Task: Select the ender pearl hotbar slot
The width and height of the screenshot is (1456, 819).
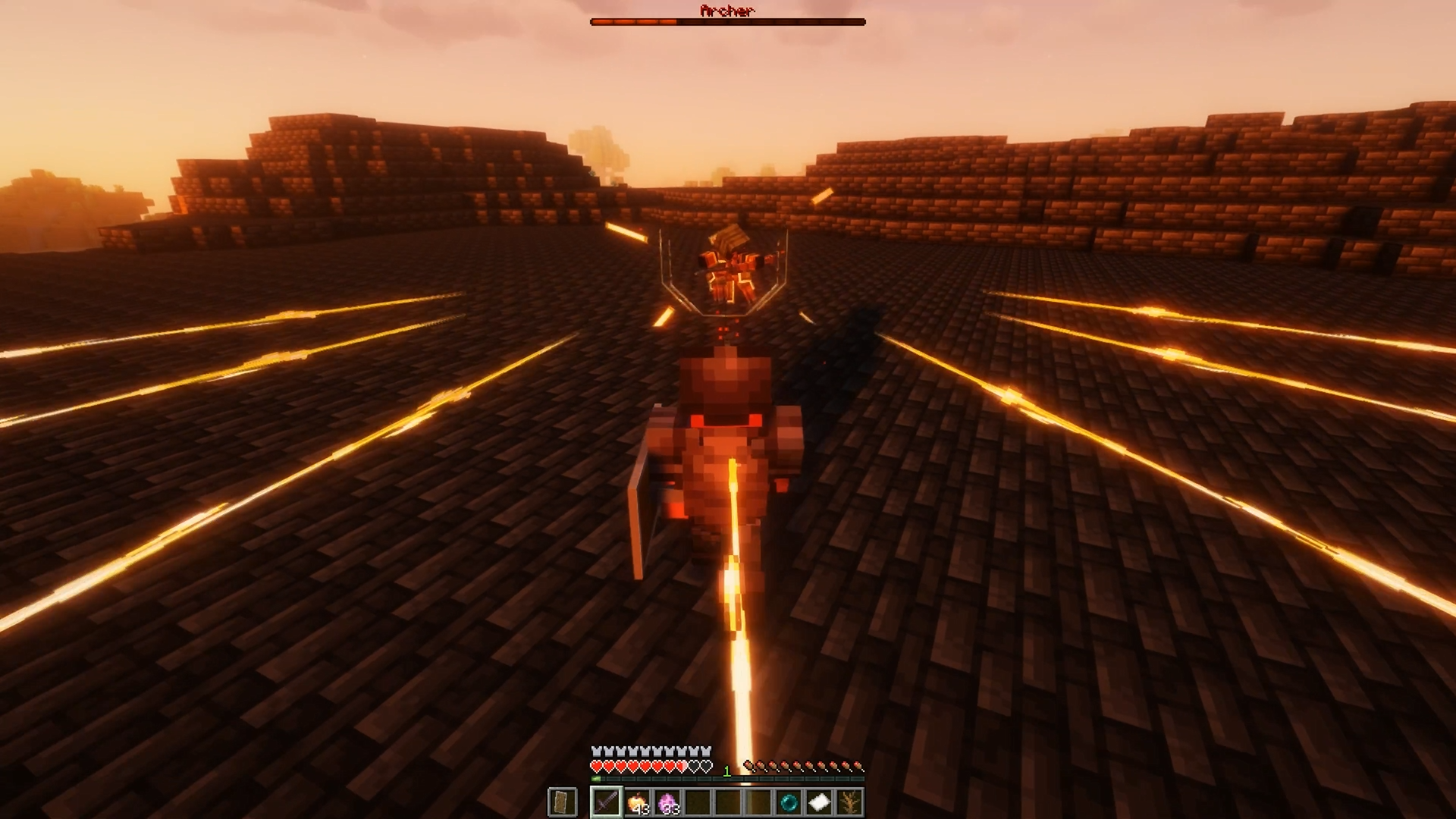Action: [x=789, y=802]
